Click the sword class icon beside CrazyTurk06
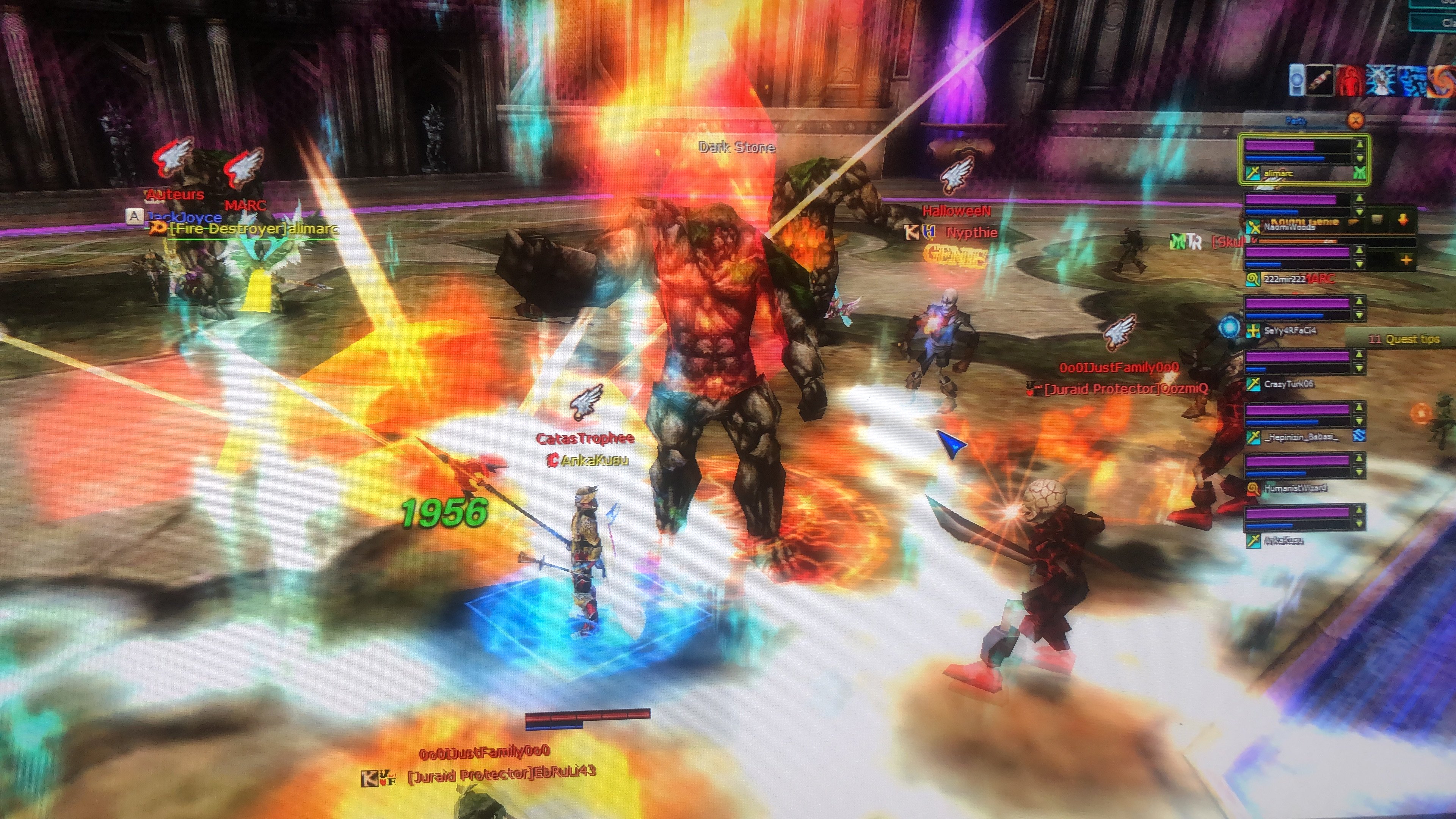 (1254, 384)
